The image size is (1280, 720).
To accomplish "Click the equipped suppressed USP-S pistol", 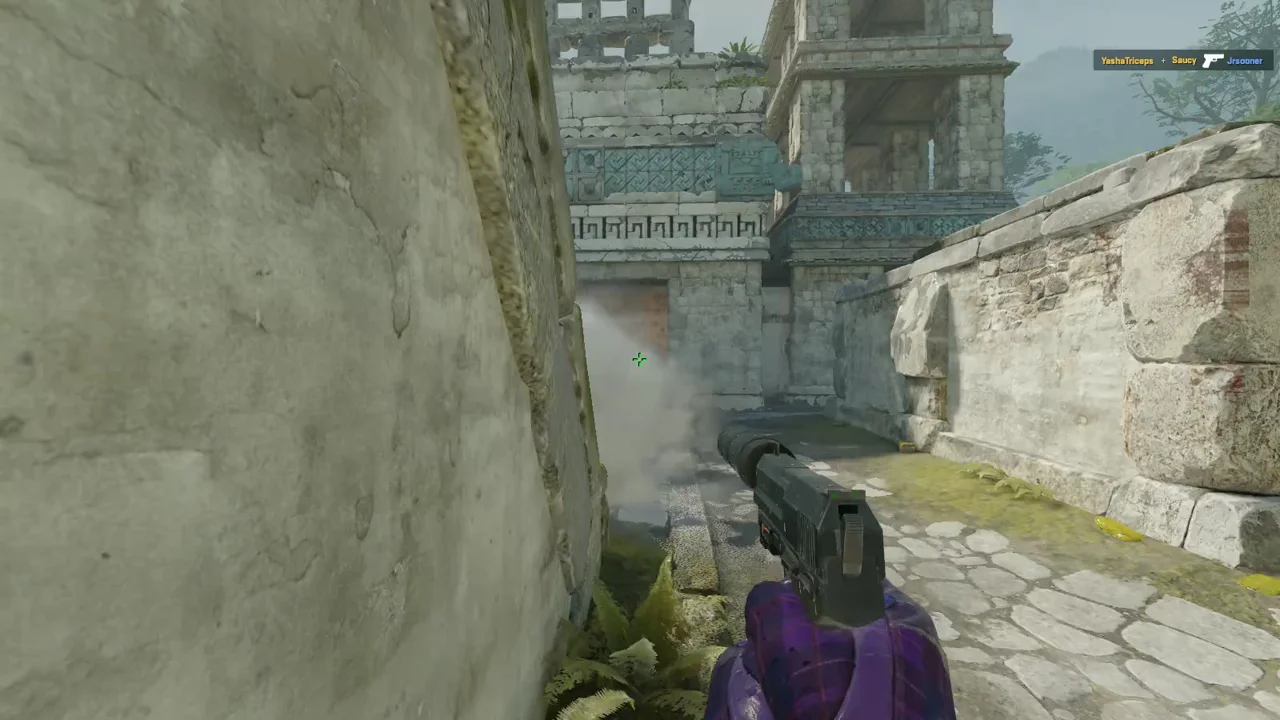I will pos(810,520).
